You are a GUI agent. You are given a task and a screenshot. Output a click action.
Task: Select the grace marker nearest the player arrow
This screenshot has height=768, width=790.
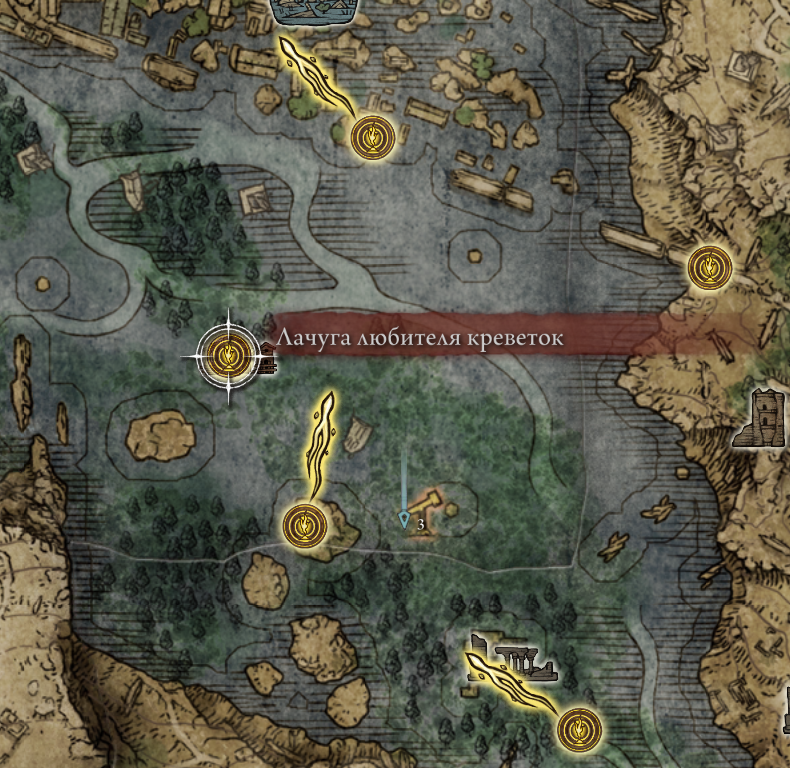pyautogui.click(x=303, y=524)
